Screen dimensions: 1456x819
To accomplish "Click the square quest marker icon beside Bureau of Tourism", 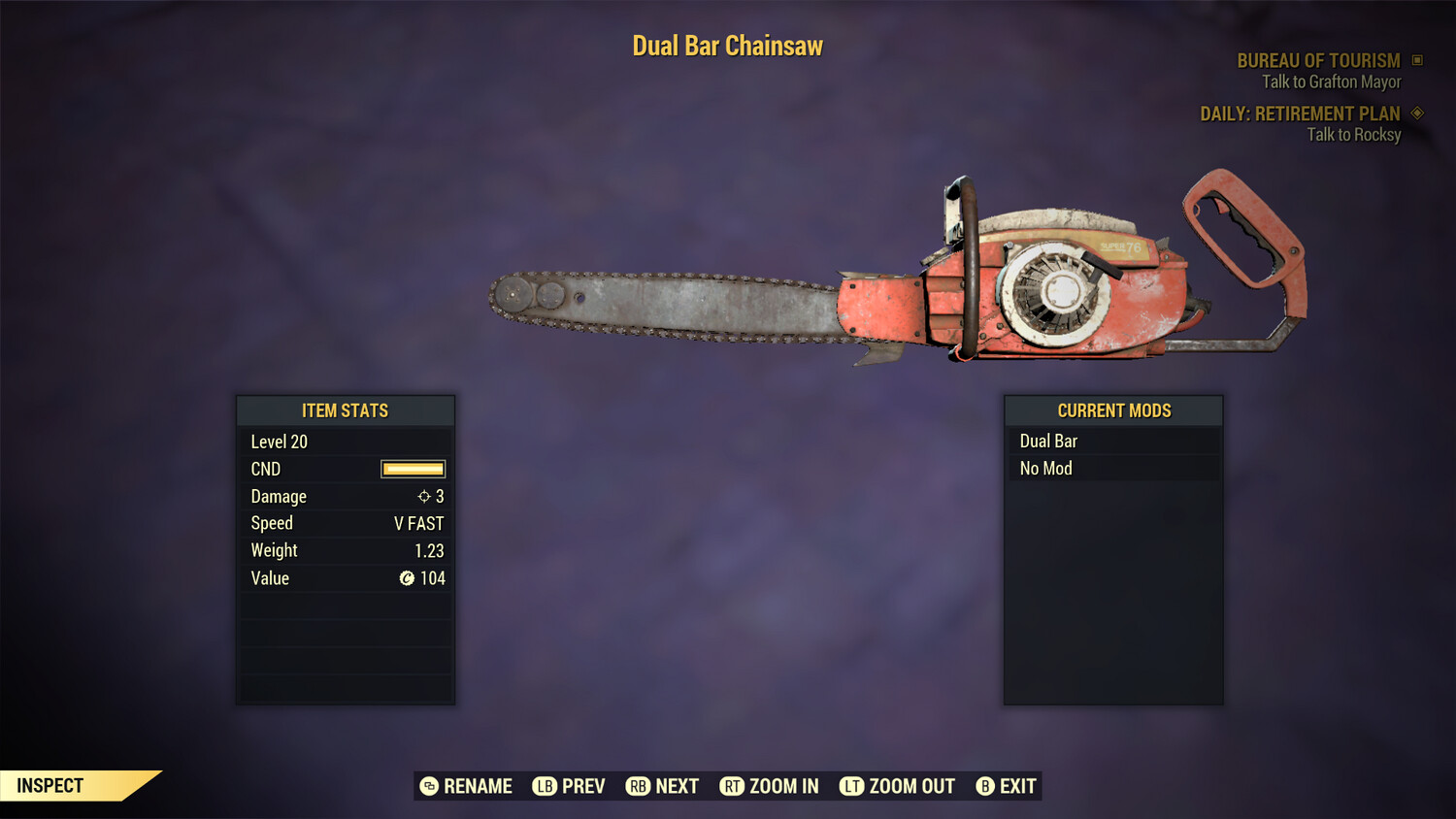I will tap(1415, 60).
